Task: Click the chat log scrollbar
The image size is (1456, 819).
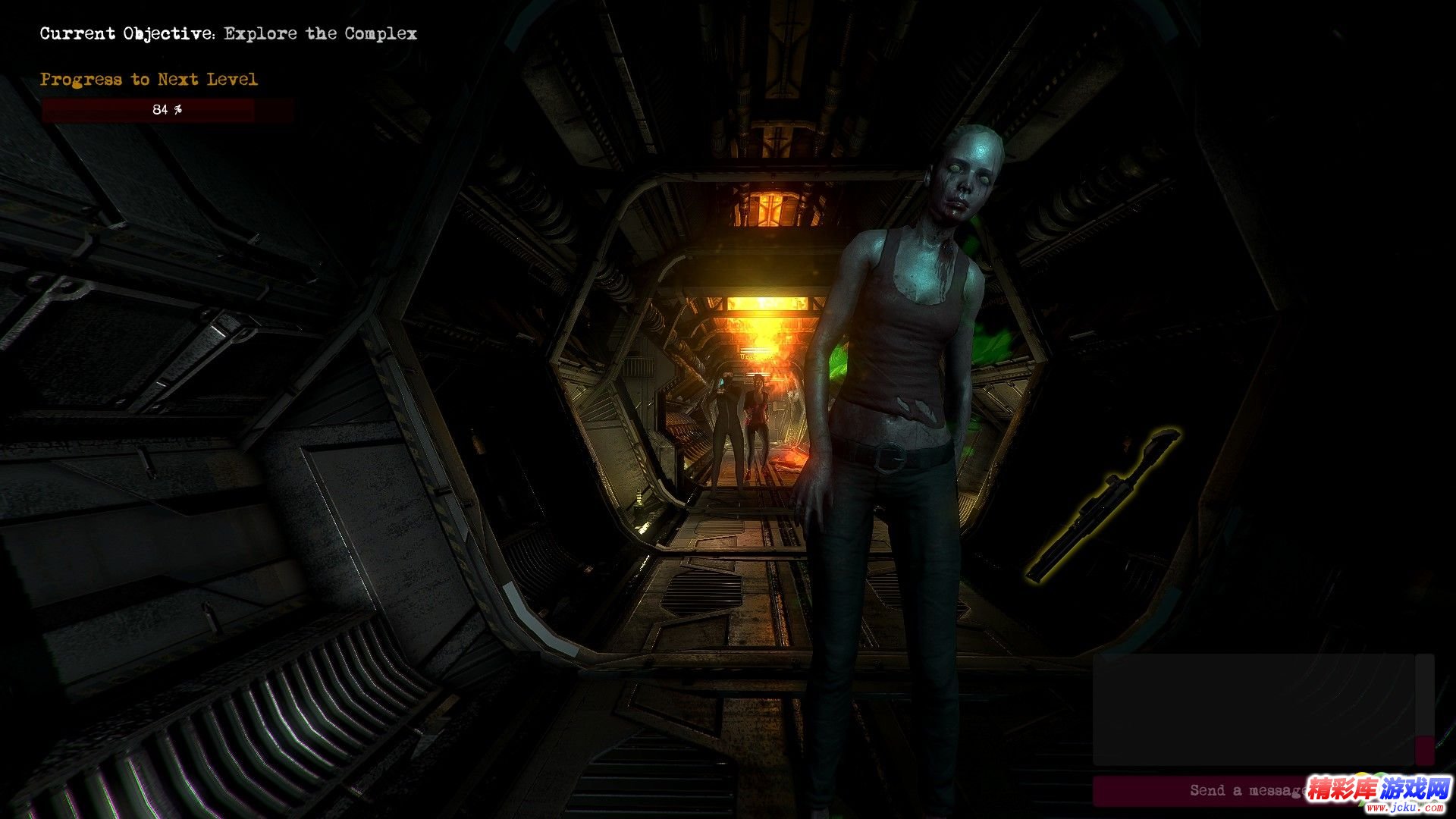Action: 1424,709
